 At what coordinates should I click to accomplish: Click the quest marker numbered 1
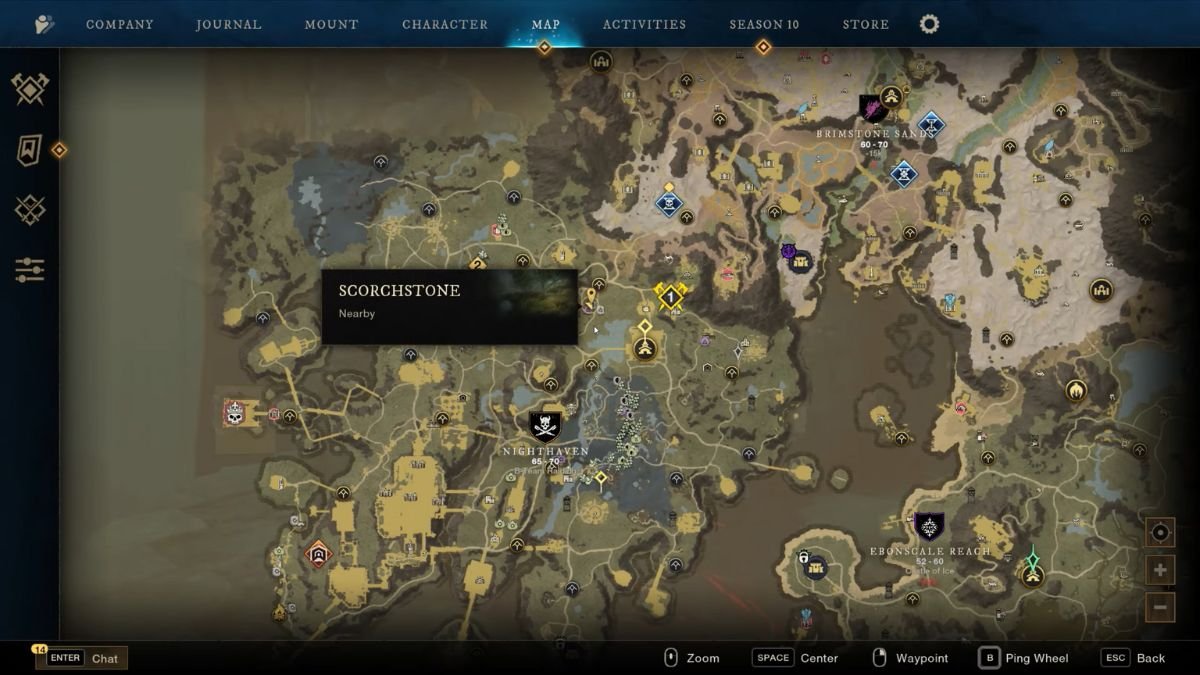(x=669, y=297)
